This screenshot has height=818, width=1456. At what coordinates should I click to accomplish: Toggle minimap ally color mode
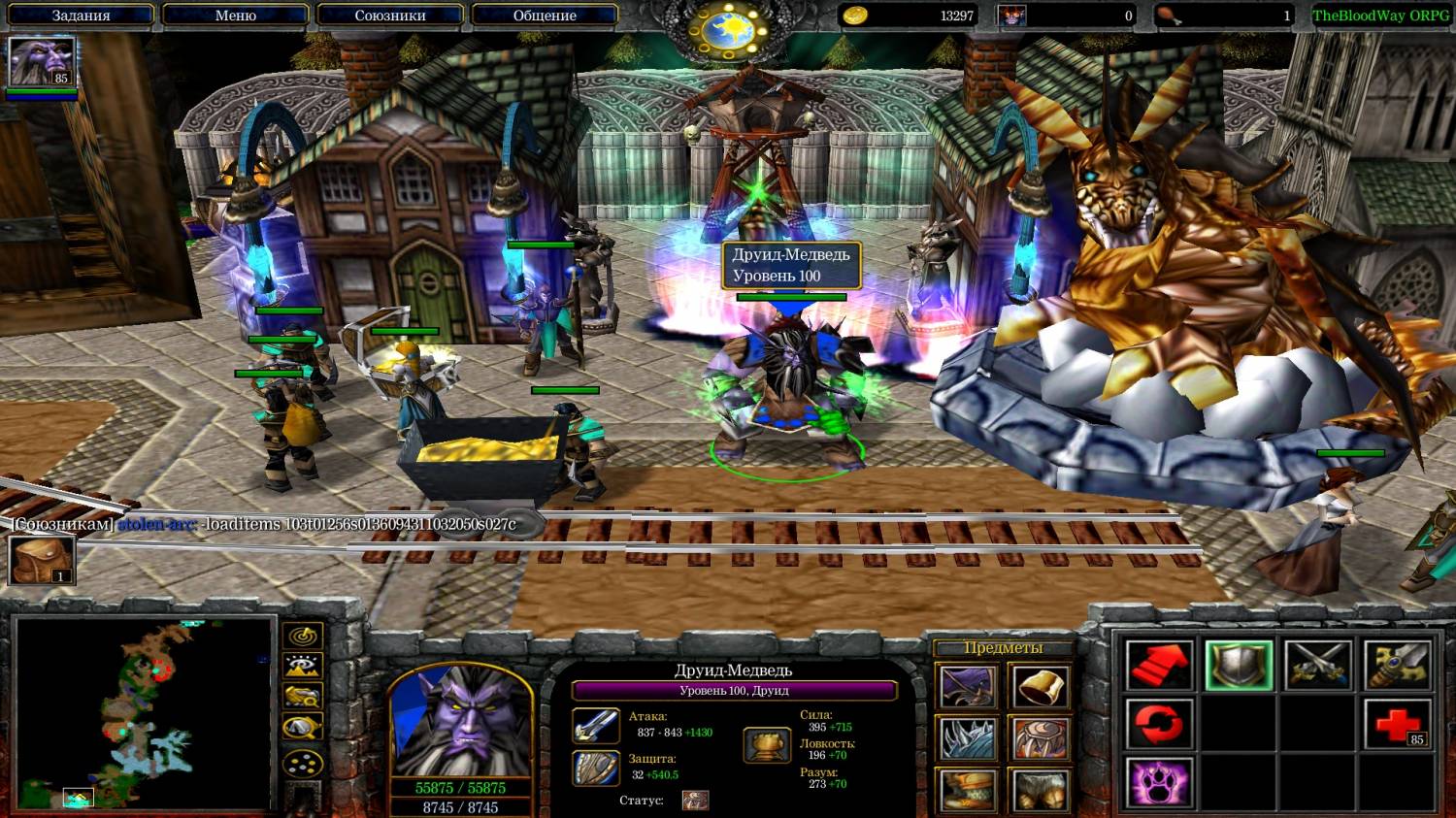(303, 698)
